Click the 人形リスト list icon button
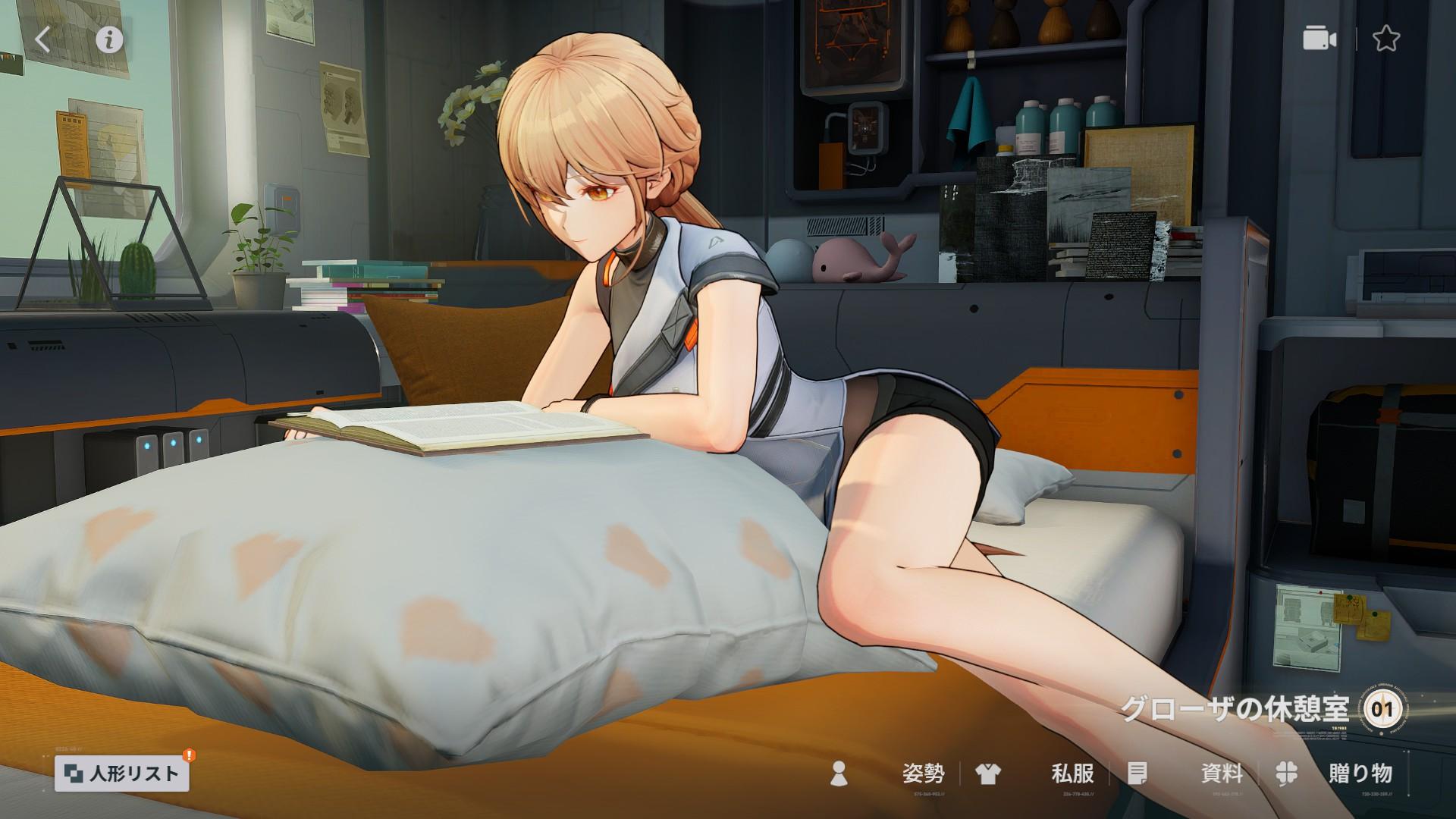The image size is (1456, 819). point(75,774)
